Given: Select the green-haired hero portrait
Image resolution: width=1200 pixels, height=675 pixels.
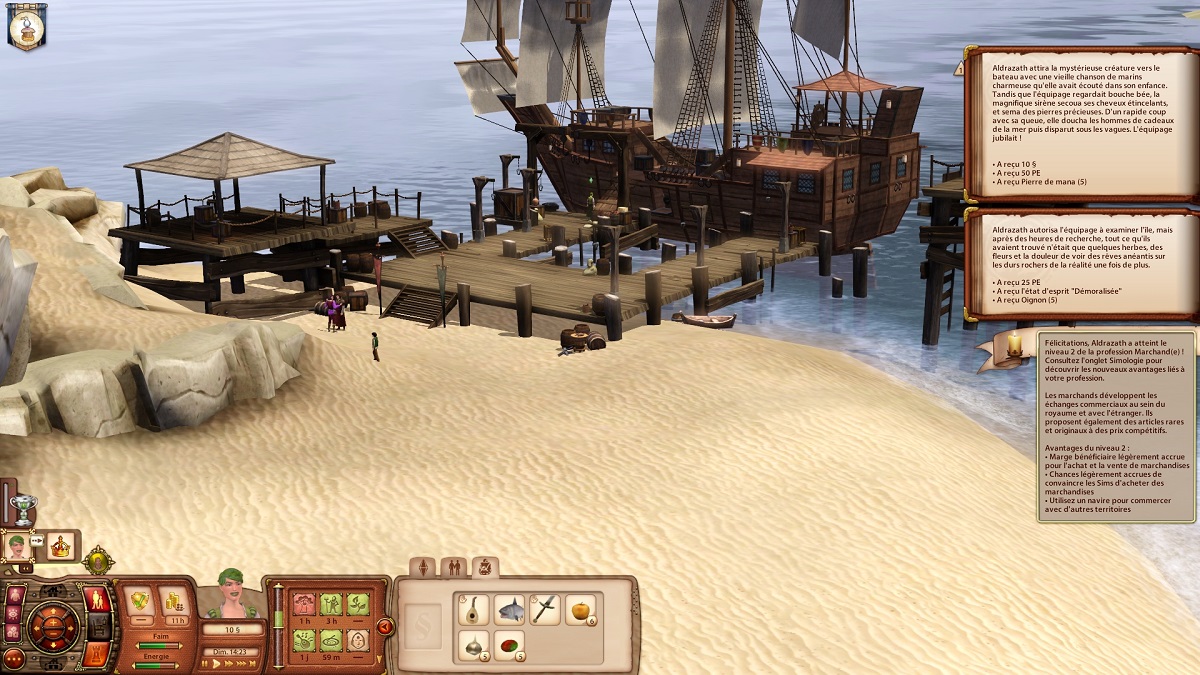Looking at the screenshot, I should click(17, 545).
